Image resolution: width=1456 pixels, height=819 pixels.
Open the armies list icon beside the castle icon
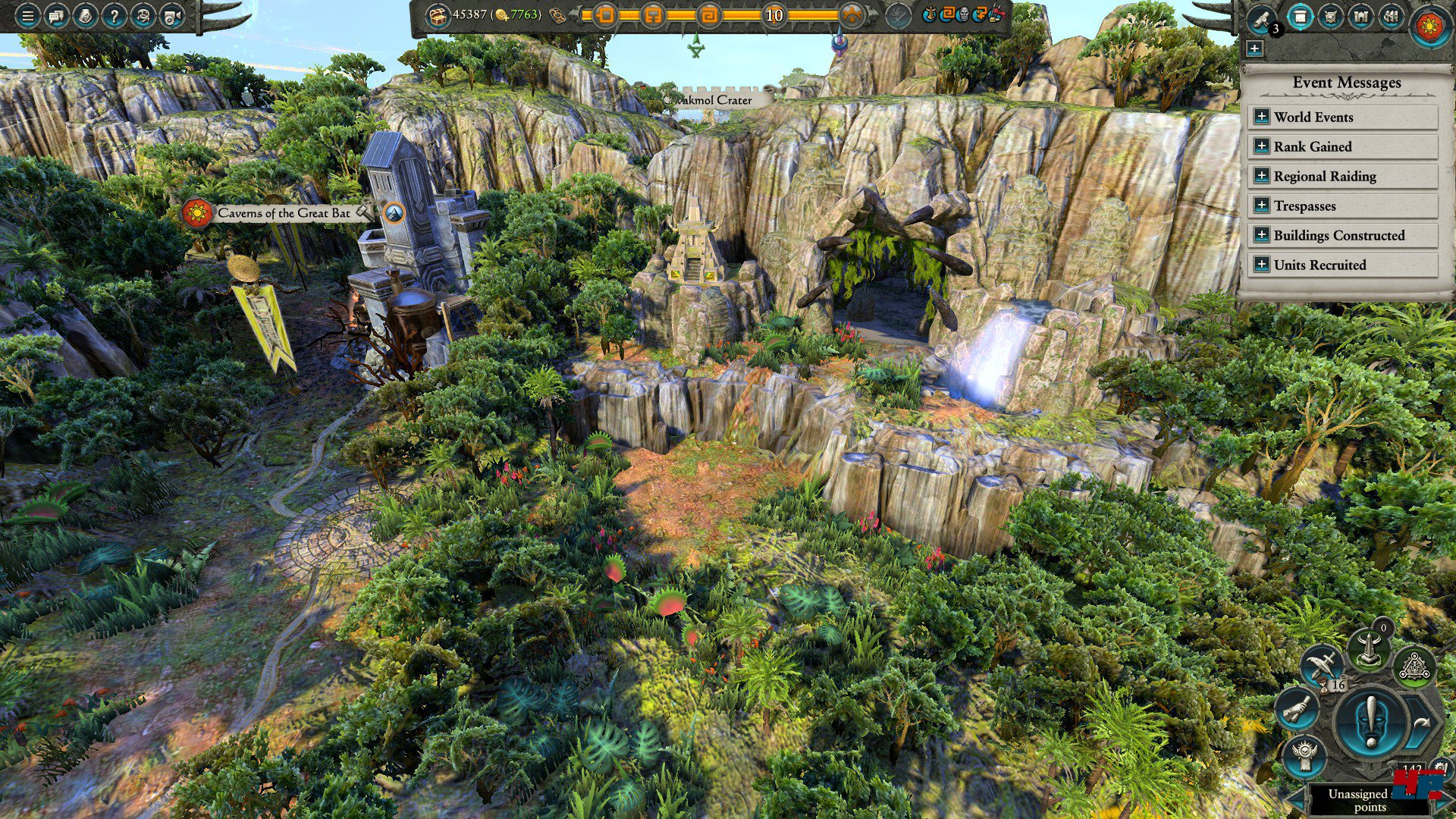click(x=1391, y=17)
